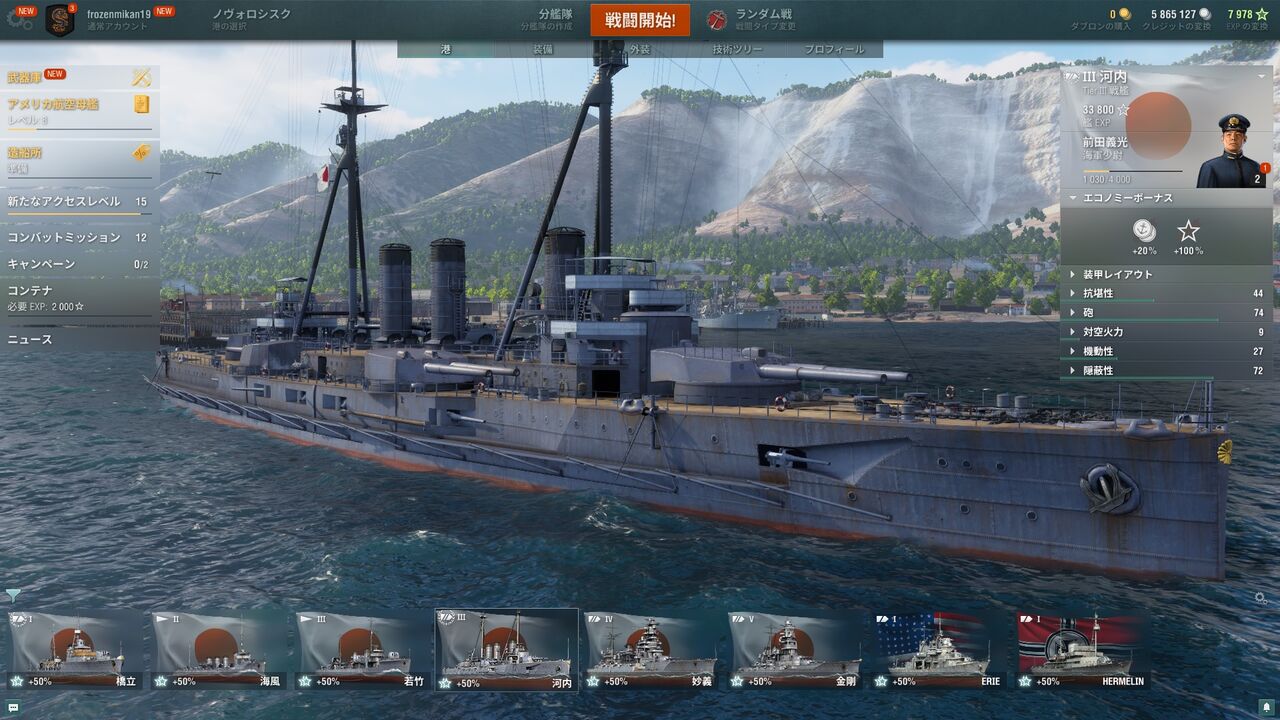Screen dimensions: 1280x720
Task: Expand 装甲レイアウト viewer
Action: 1117,274
